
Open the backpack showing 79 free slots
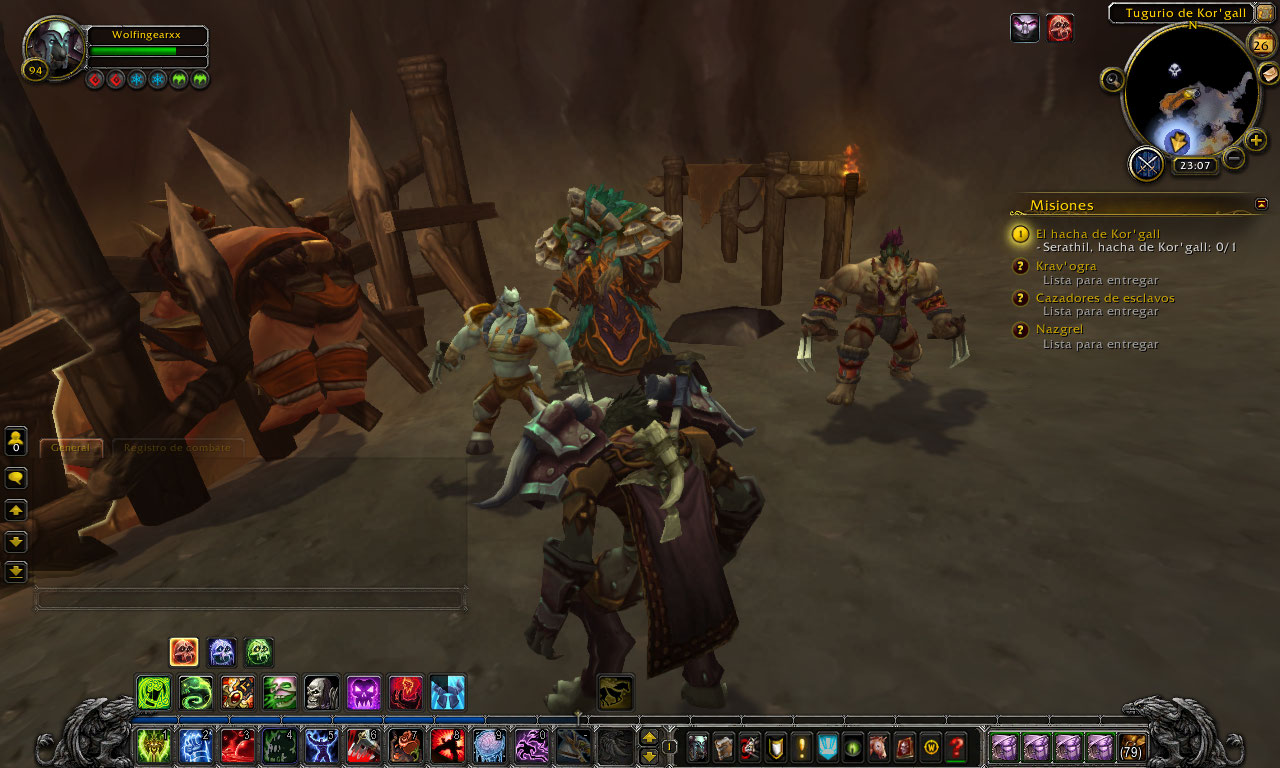click(x=1132, y=747)
